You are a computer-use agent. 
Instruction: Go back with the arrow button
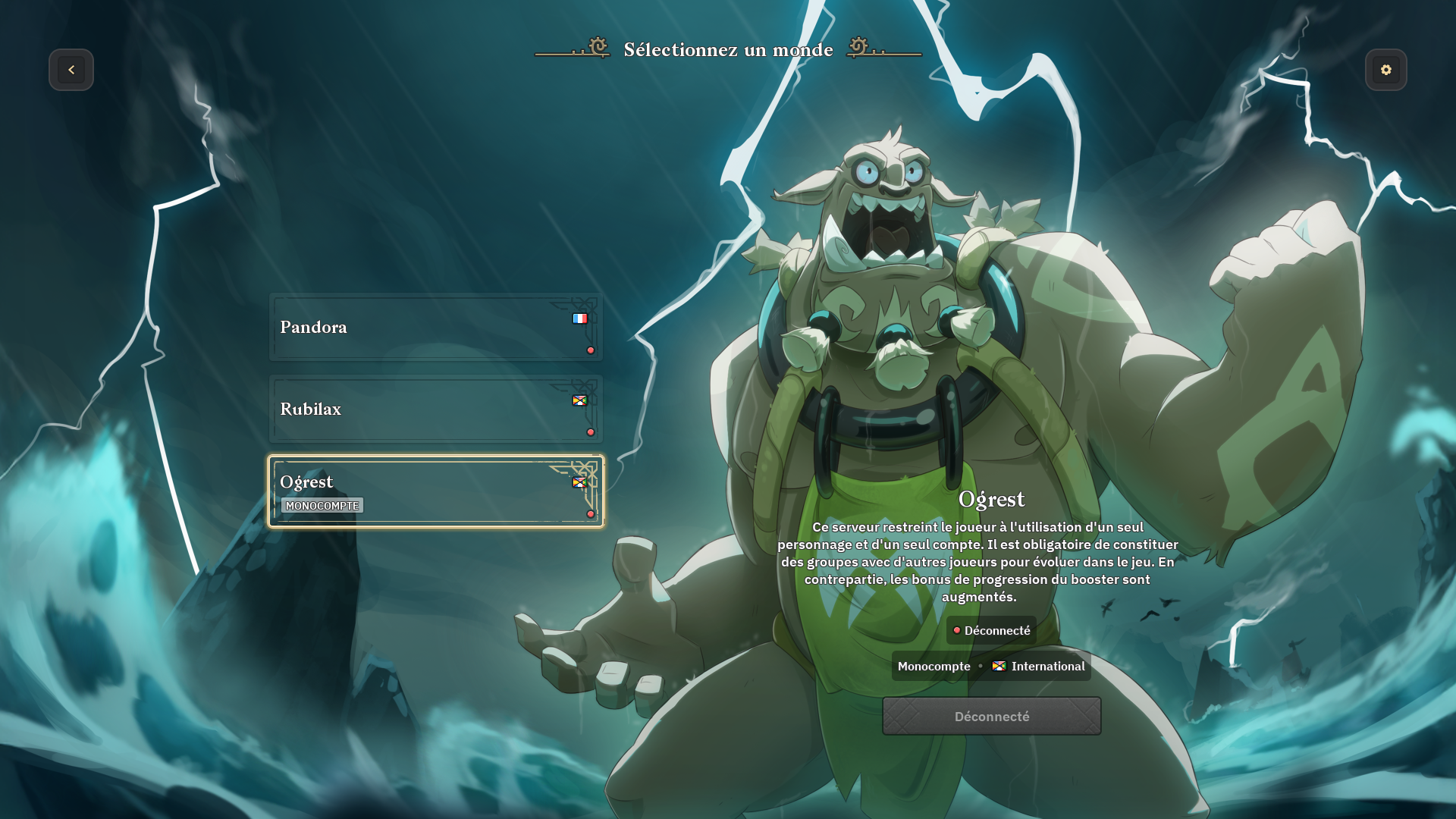pos(71,70)
